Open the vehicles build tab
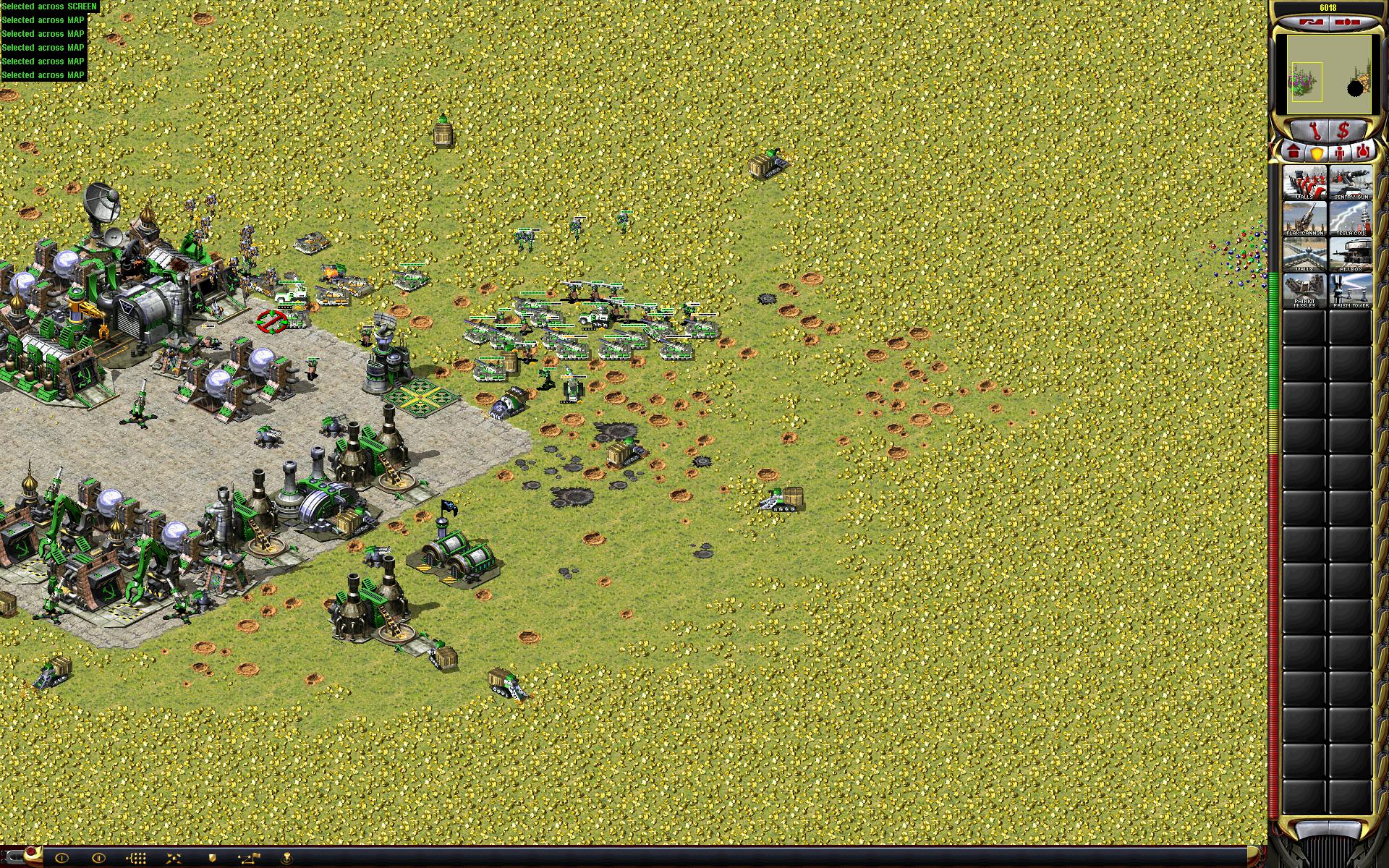The width and height of the screenshot is (1389, 868). click(x=1363, y=153)
